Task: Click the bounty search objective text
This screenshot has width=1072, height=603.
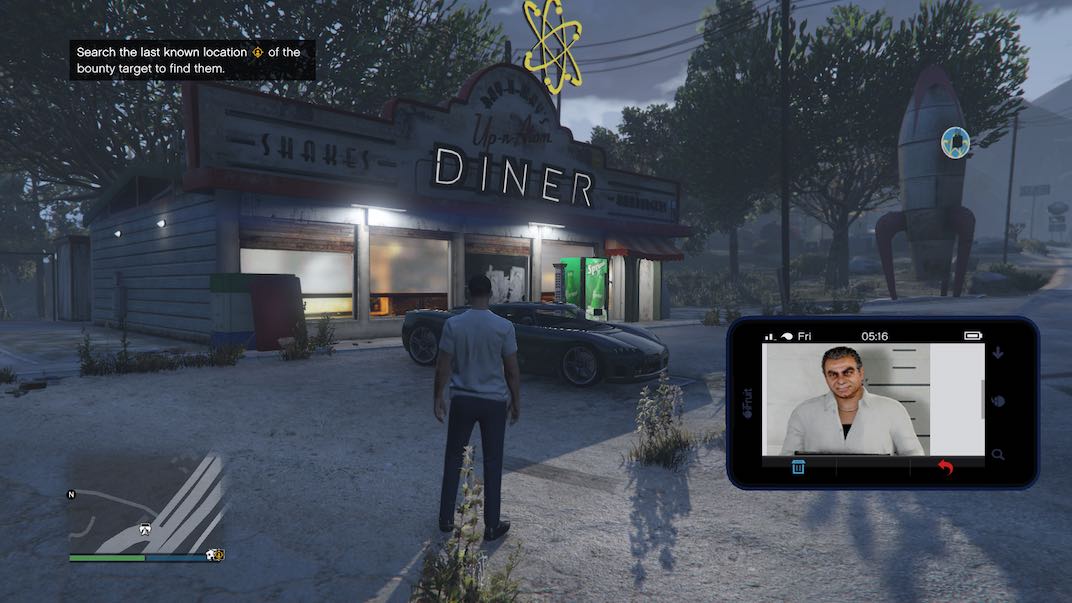Action: click(x=192, y=60)
